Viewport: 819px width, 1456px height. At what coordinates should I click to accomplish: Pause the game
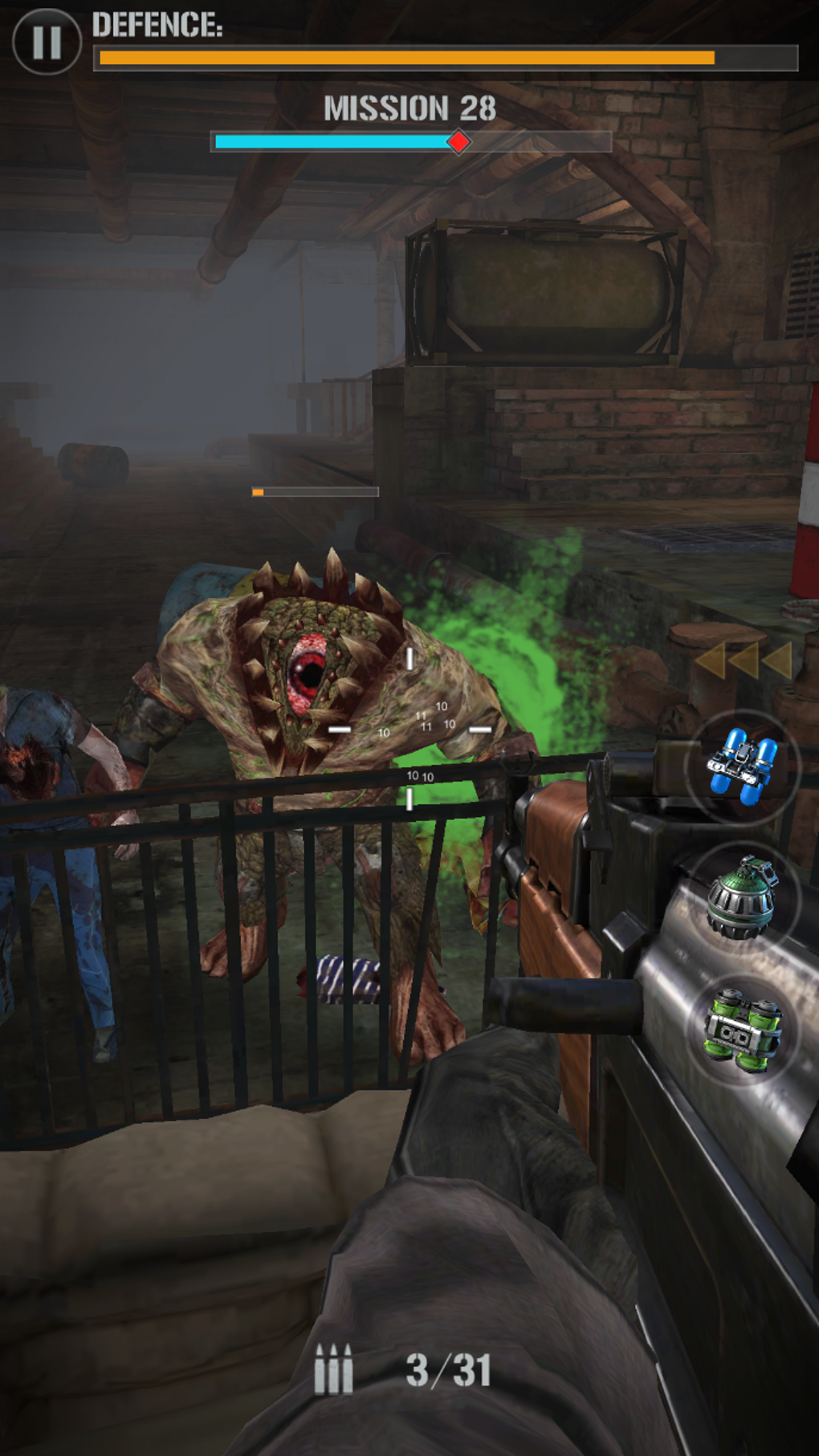[x=47, y=42]
